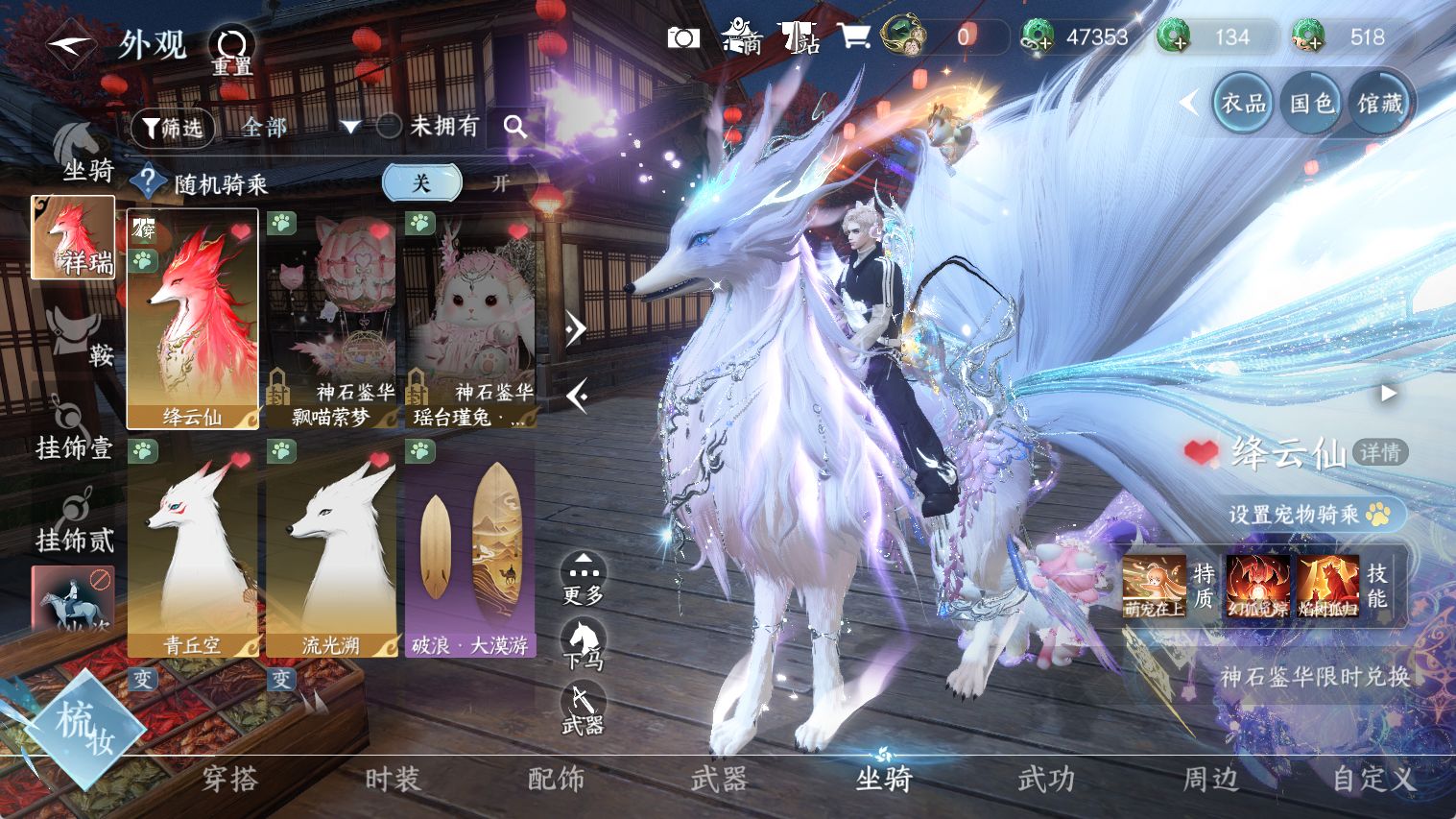This screenshot has height=819, width=1456.
Task: Open the mount search magnifier
Action: click(x=515, y=127)
